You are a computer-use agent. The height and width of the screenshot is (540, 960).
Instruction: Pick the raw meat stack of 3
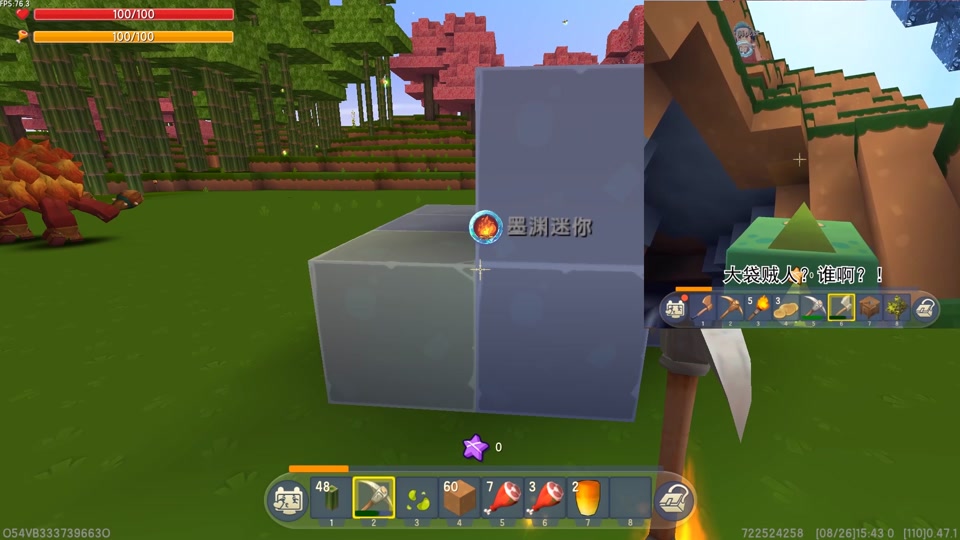[x=545, y=497]
